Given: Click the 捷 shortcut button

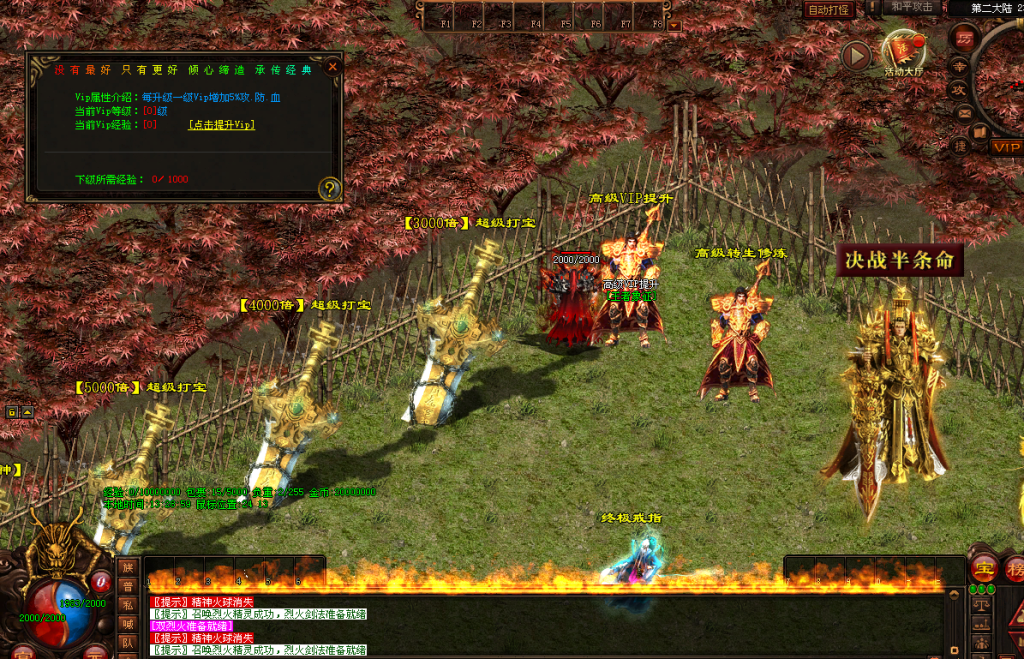Looking at the screenshot, I should 958,146.
